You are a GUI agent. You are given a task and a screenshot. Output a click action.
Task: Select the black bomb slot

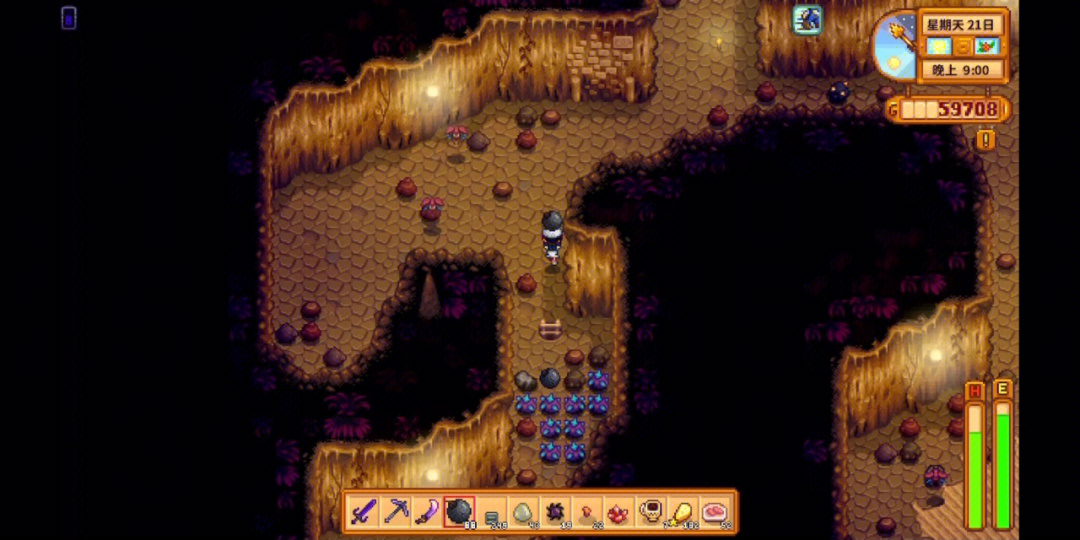pyautogui.click(x=459, y=513)
